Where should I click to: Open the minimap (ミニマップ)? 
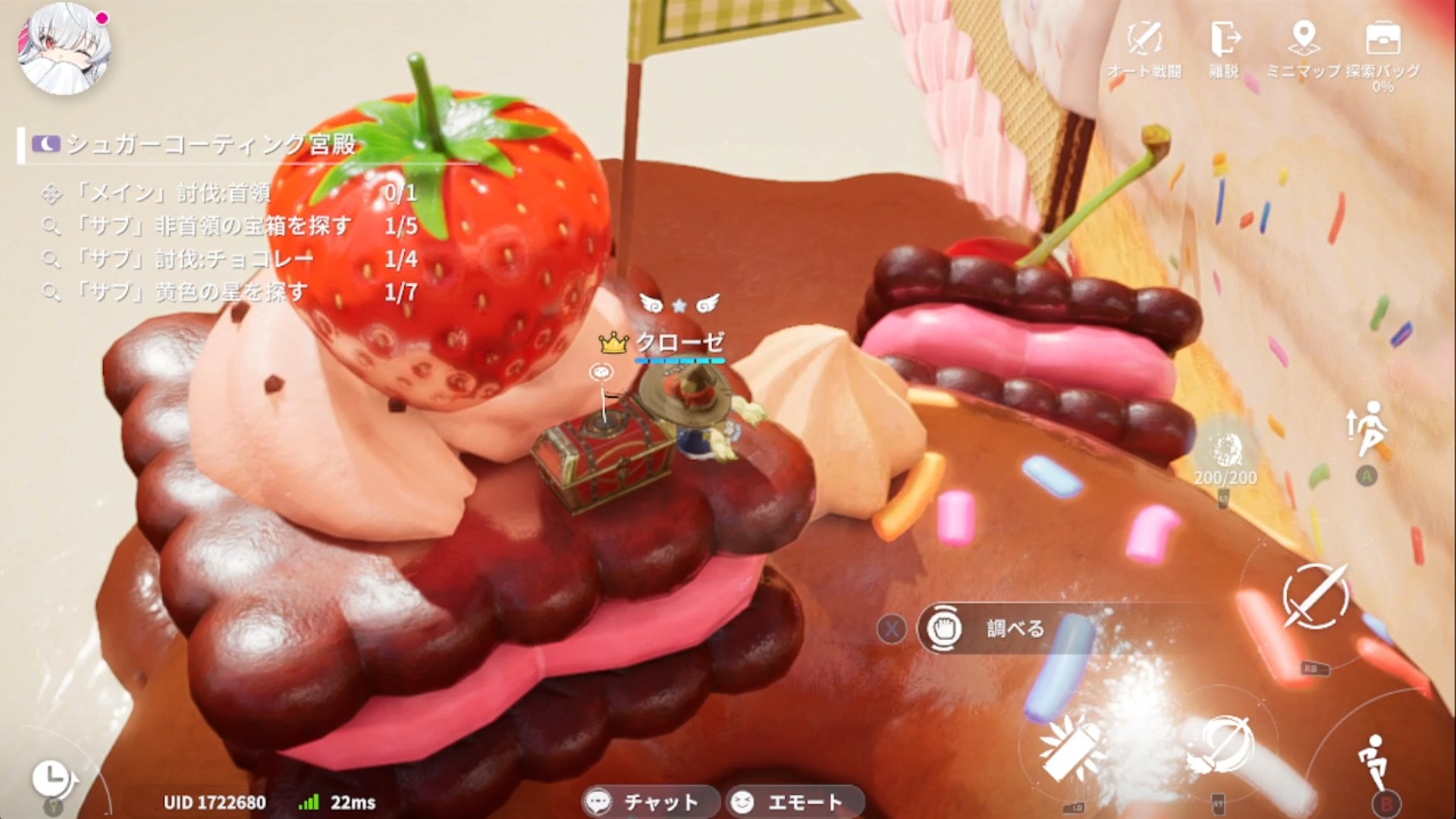click(1304, 48)
